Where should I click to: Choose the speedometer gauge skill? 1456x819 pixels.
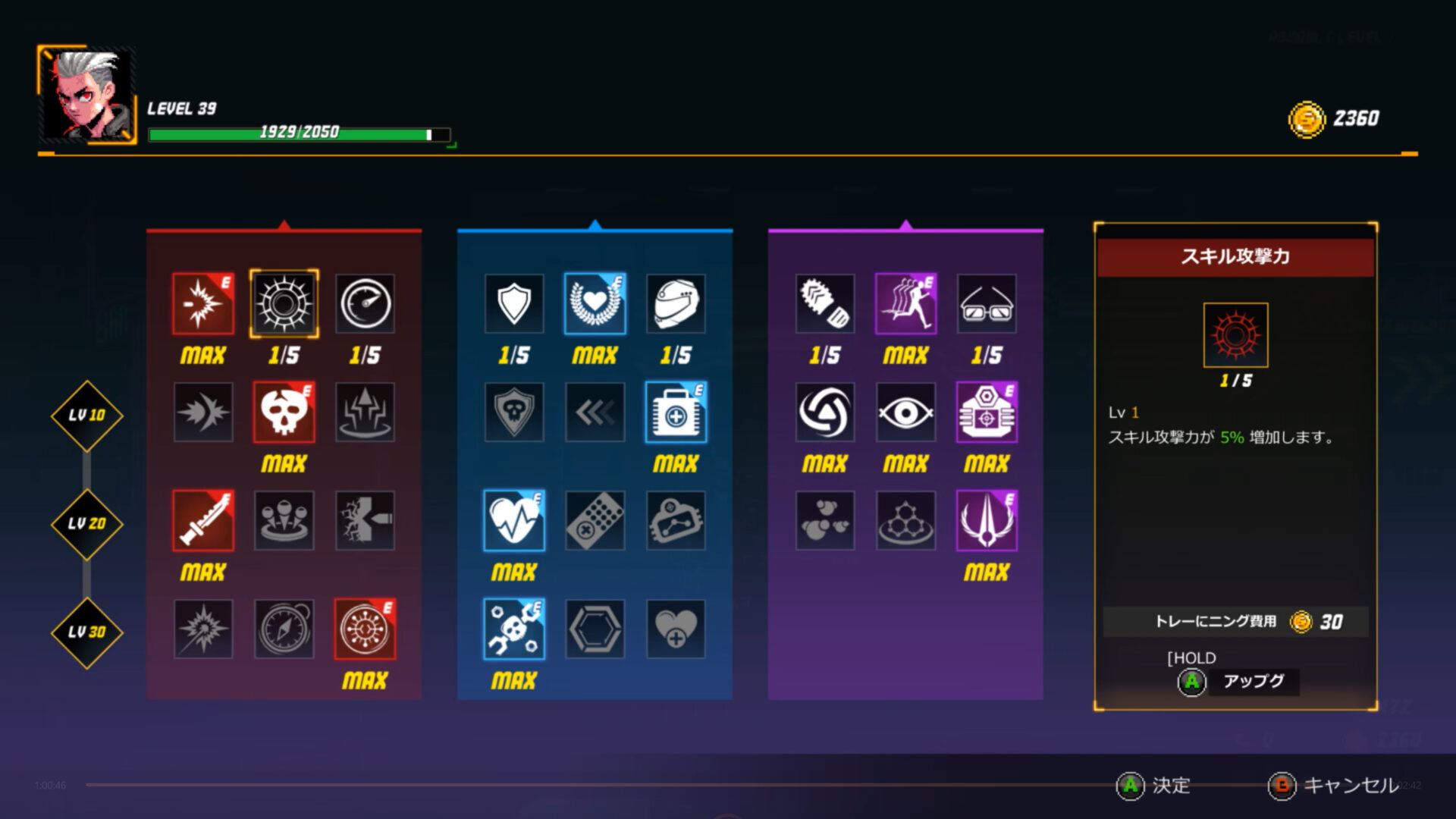(365, 303)
